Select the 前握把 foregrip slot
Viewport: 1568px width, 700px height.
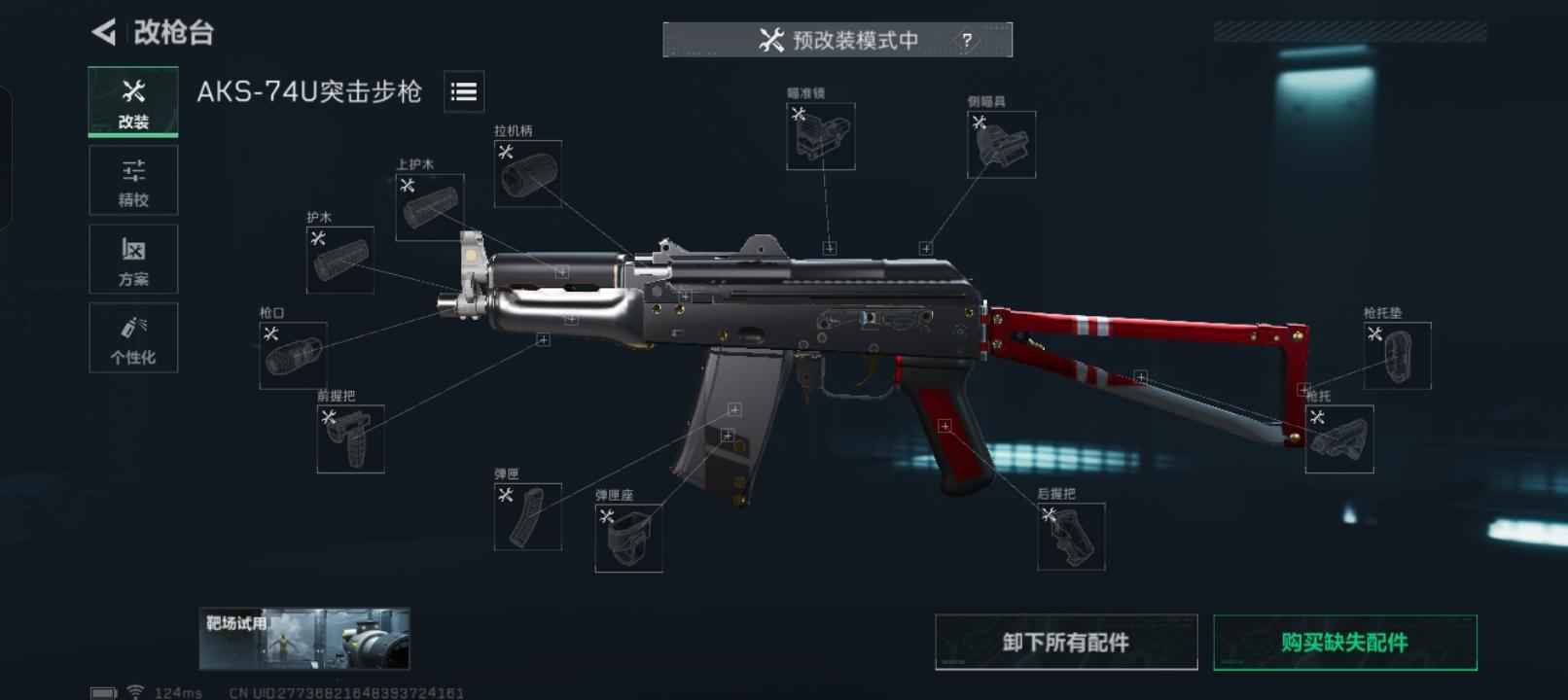coord(350,437)
